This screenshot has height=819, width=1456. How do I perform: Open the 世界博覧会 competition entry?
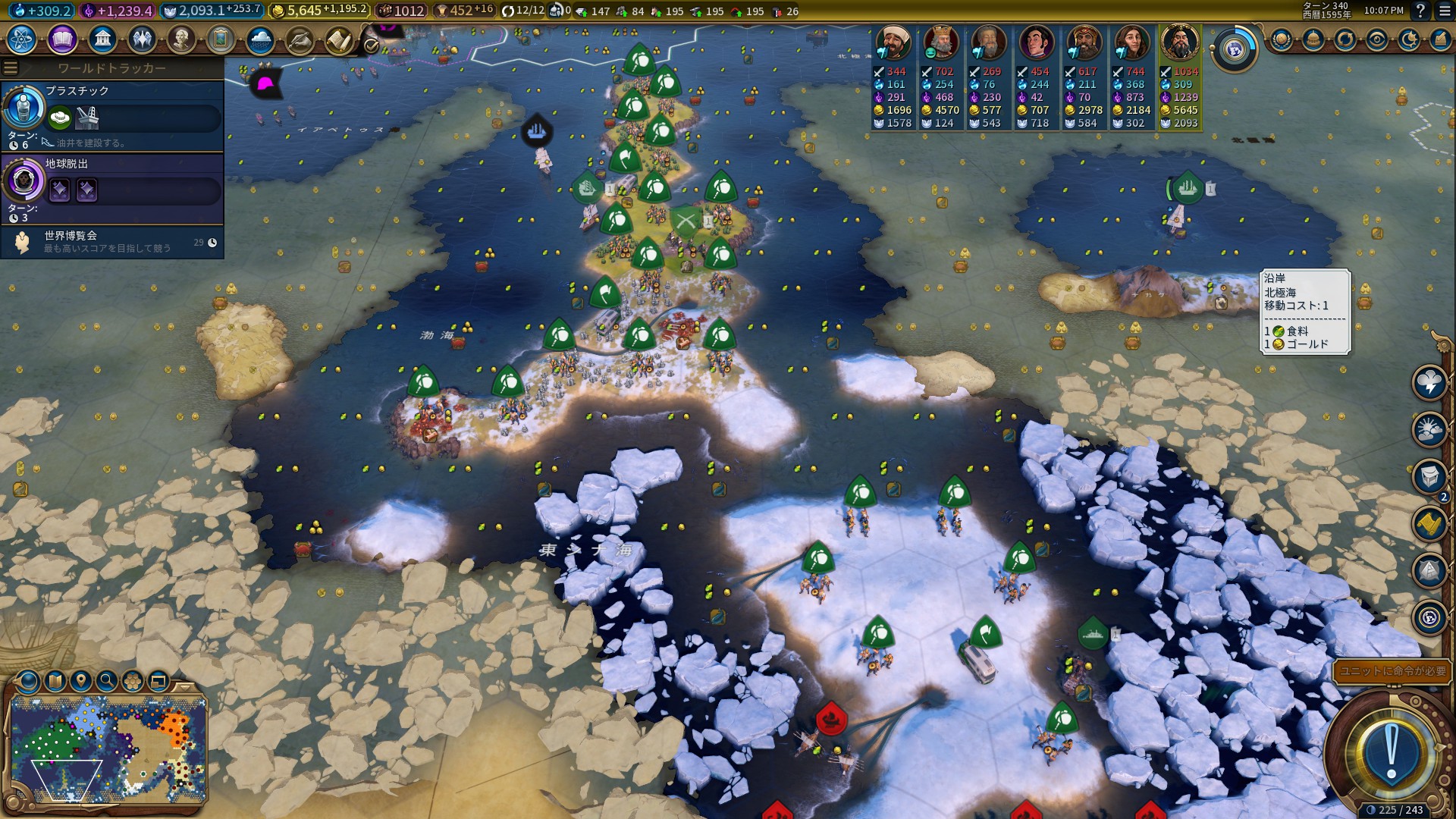pos(112,242)
